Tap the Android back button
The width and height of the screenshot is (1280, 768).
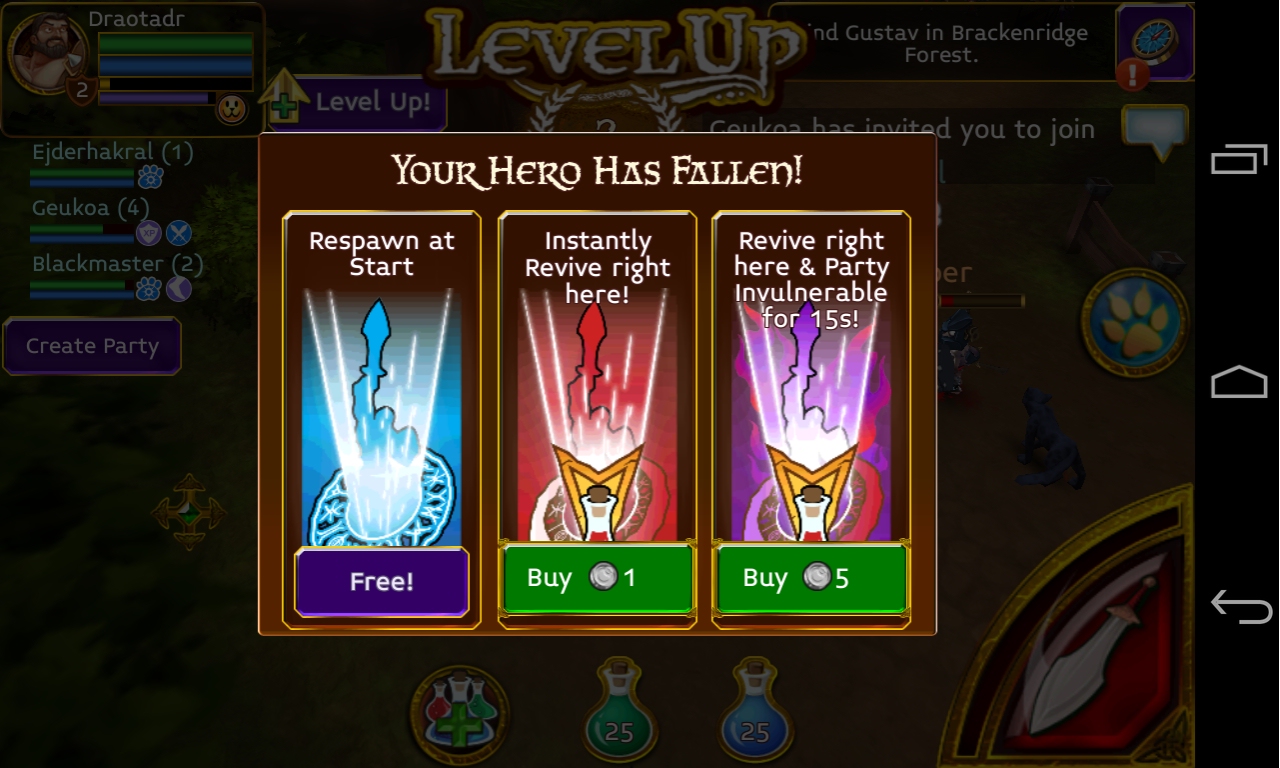click(x=1240, y=606)
